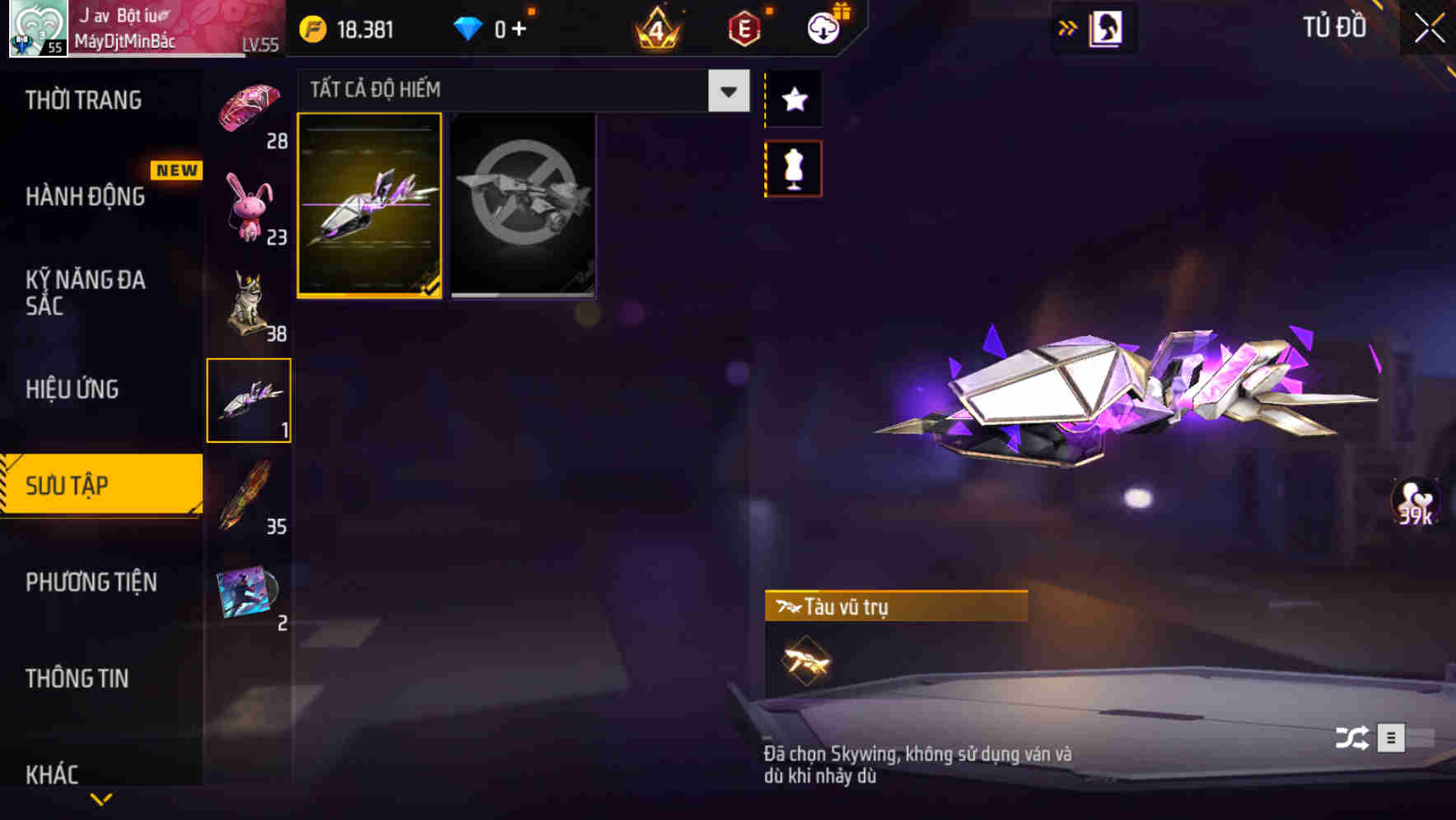Click the 39k likes heart icon
Screen dimensions: 1456x820
pyautogui.click(x=1413, y=502)
